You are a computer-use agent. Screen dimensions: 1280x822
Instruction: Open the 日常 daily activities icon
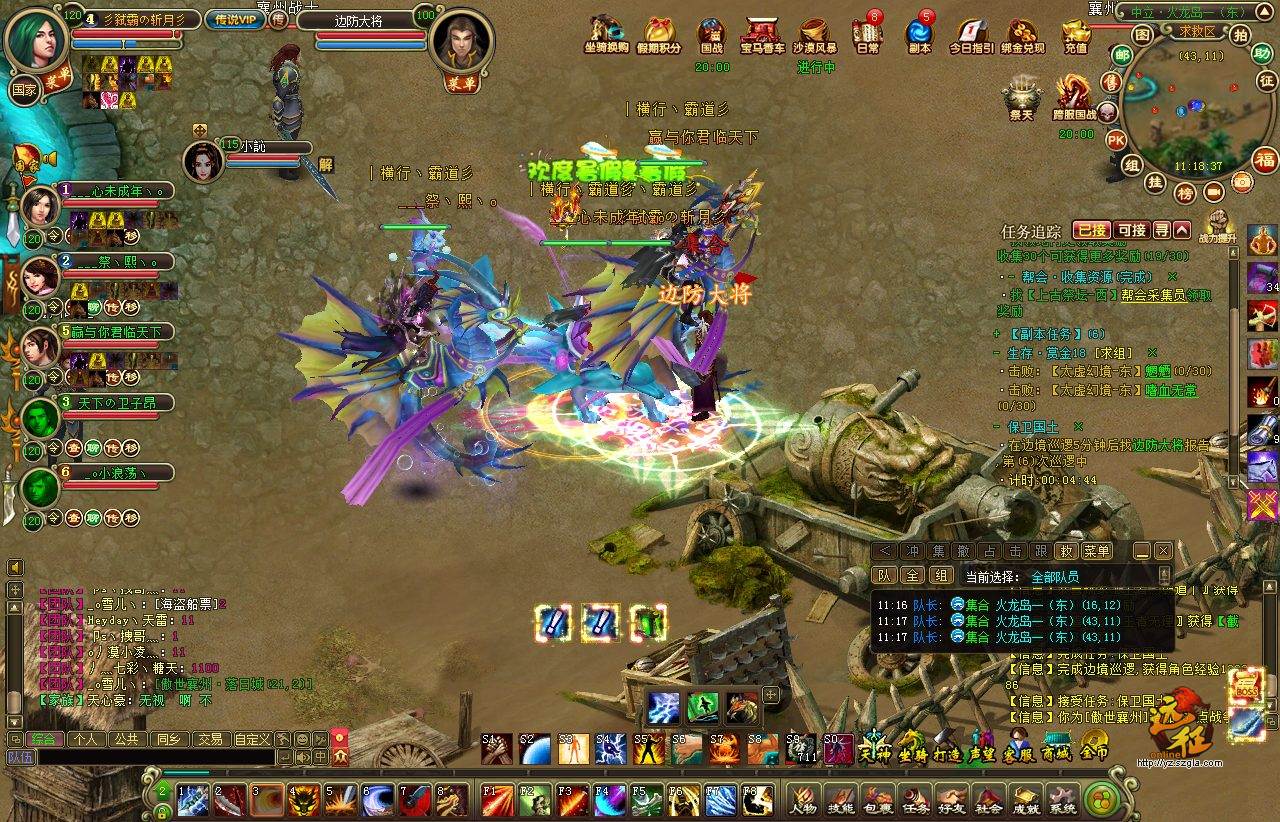867,35
